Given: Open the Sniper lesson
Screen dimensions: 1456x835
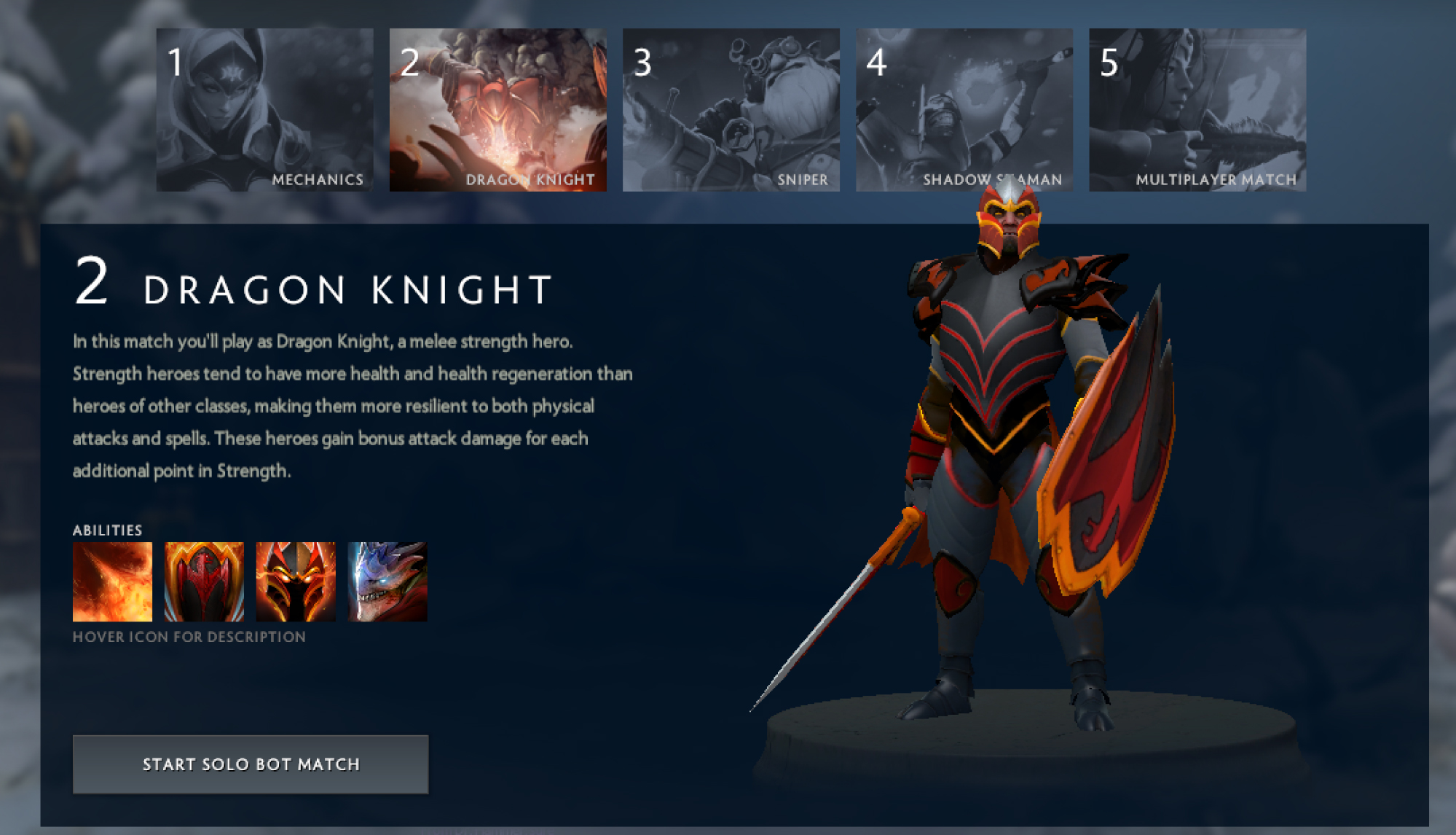Looking at the screenshot, I should (731, 108).
